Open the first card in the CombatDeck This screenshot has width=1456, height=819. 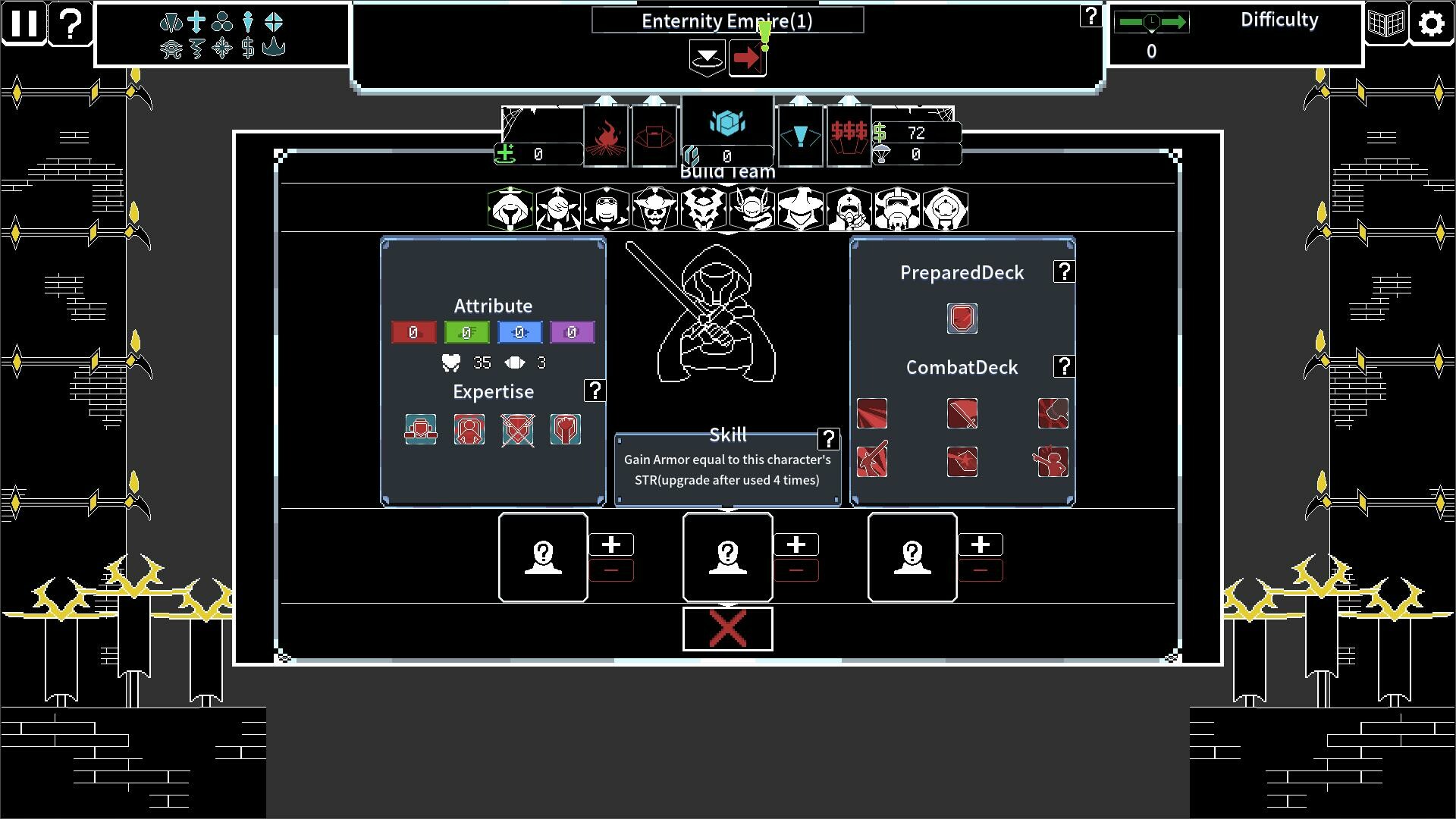click(873, 414)
